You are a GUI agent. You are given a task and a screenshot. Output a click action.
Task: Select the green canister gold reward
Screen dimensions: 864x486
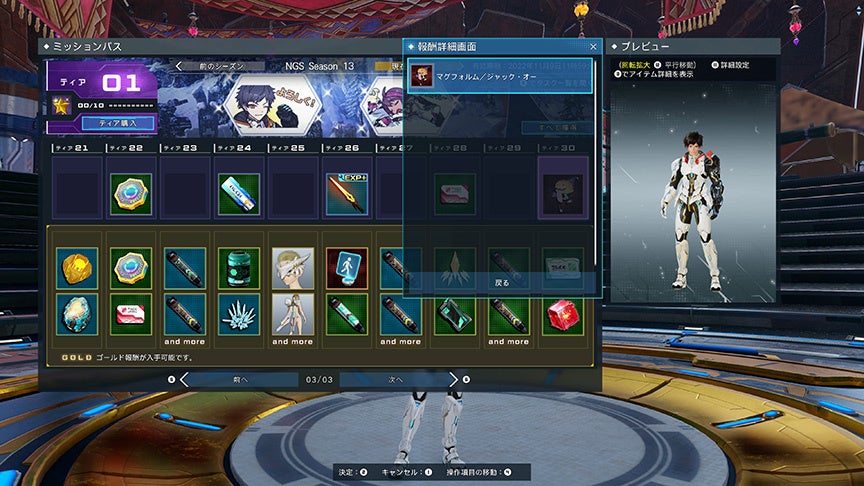pos(239,268)
